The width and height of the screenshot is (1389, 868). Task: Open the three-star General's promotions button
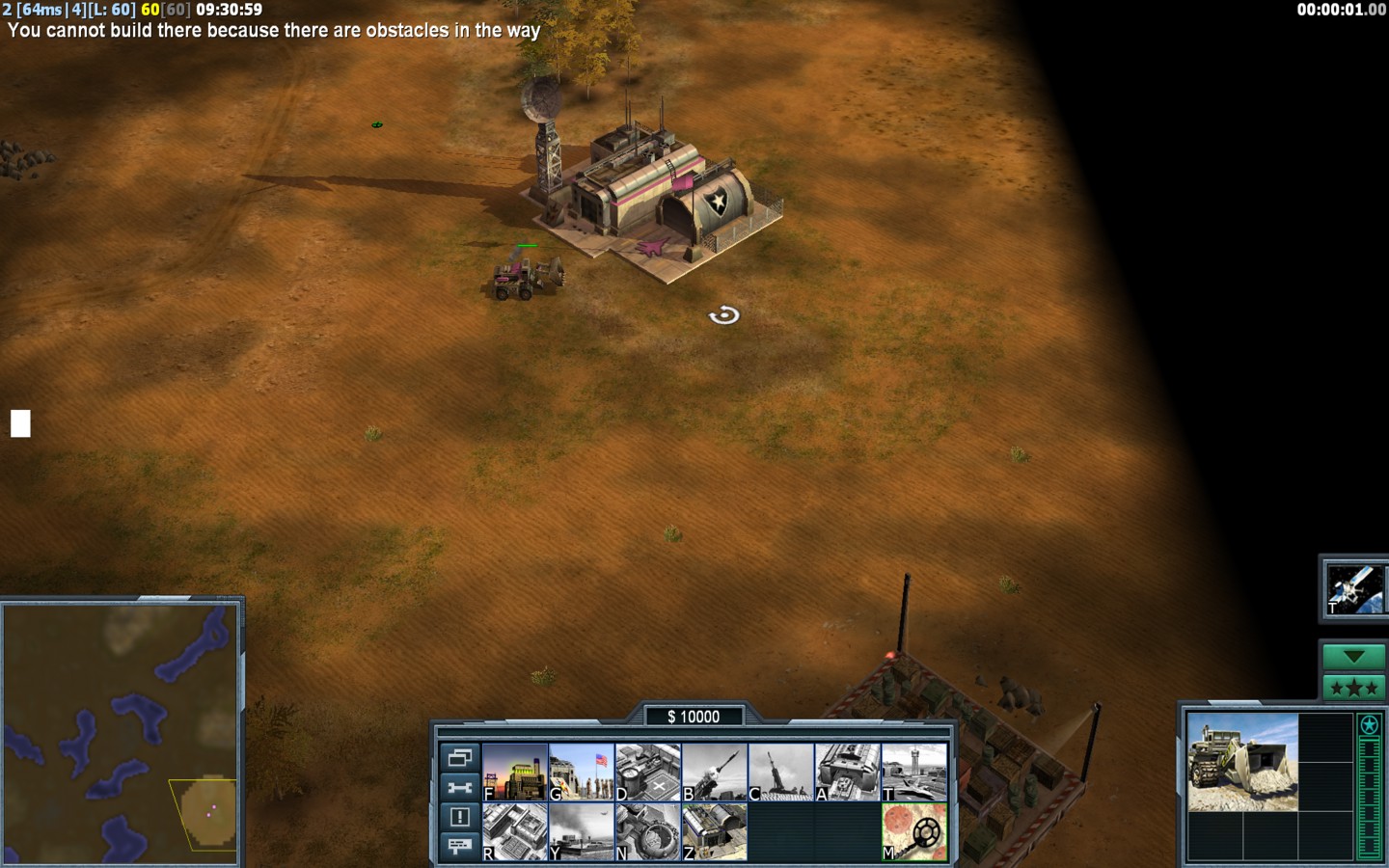(x=1353, y=688)
